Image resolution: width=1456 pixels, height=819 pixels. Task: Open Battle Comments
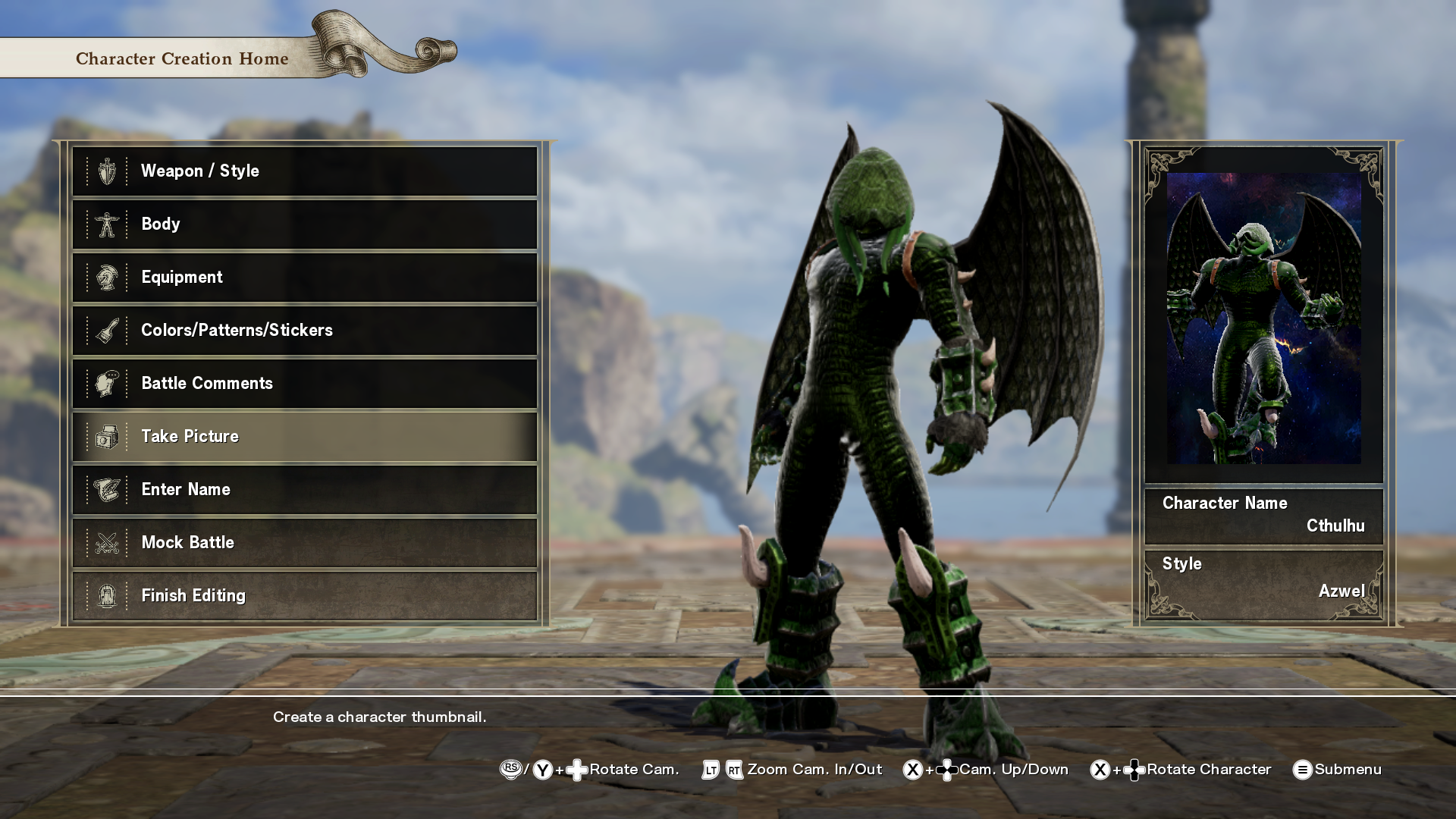[304, 384]
